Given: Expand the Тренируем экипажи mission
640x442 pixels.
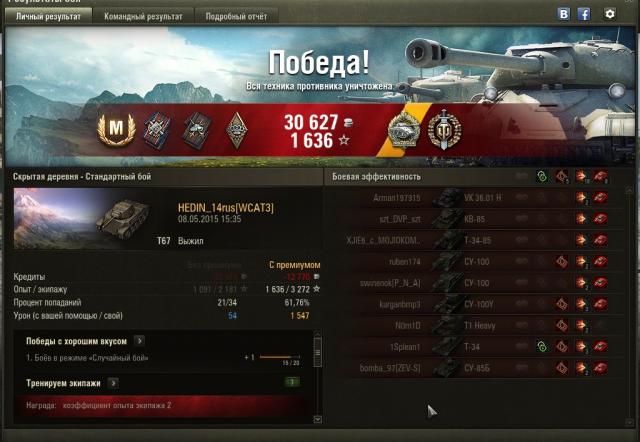Looking at the screenshot, I should (x=113, y=382).
